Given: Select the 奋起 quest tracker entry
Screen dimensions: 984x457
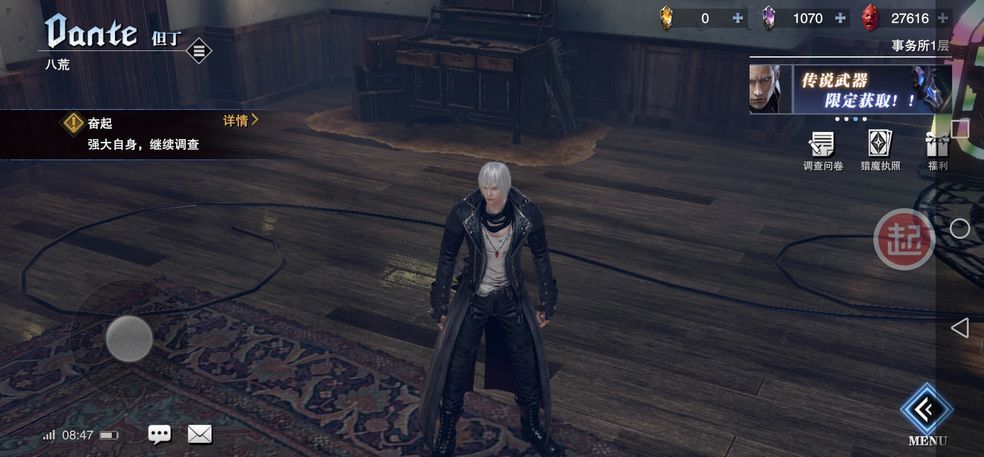Looking at the screenshot, I should (140, 133).
